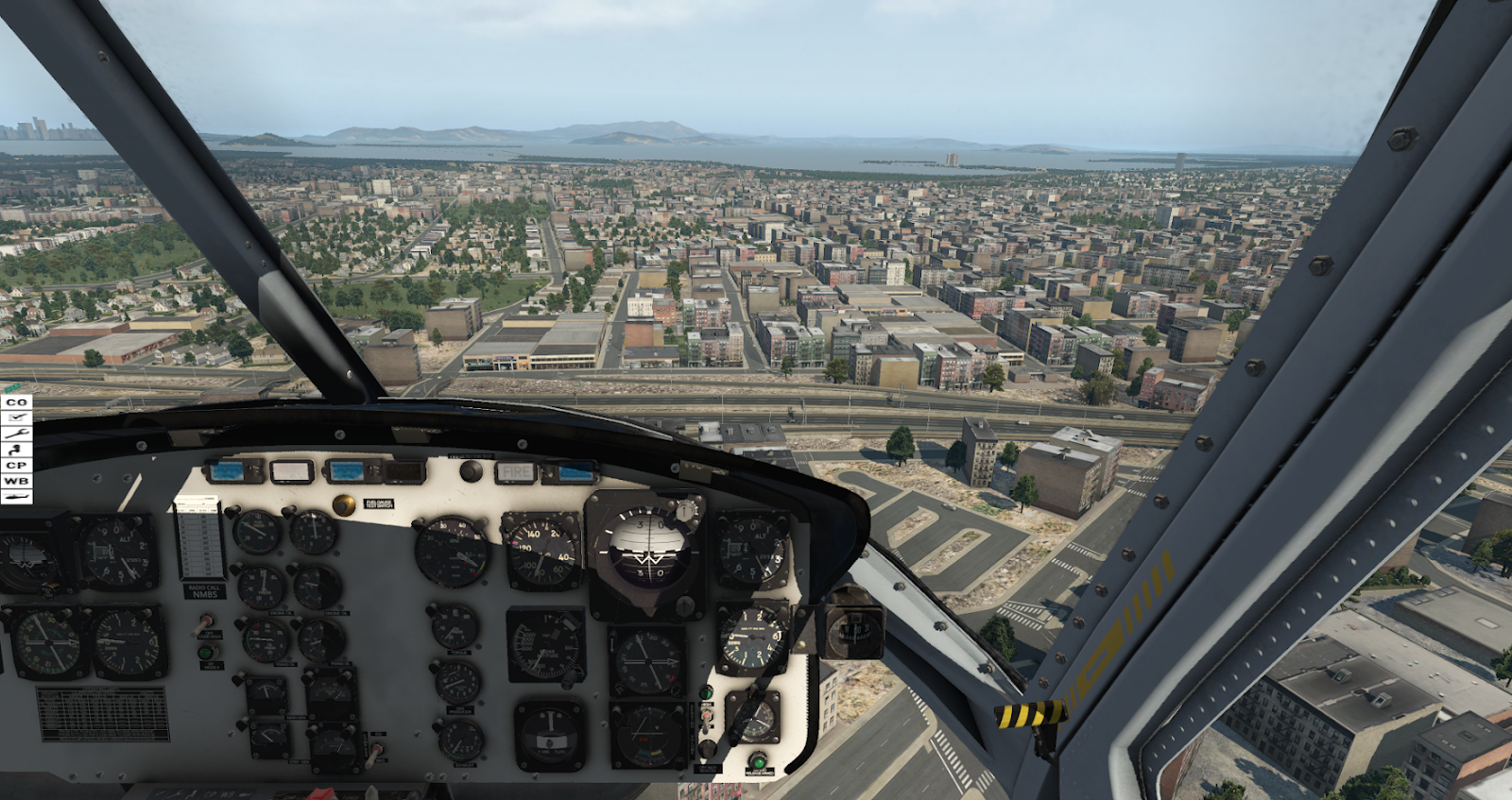The width and height of the screenshot is (1512, 800).
Task: Click the fuel pump icon
Action: tap(16, 450)
